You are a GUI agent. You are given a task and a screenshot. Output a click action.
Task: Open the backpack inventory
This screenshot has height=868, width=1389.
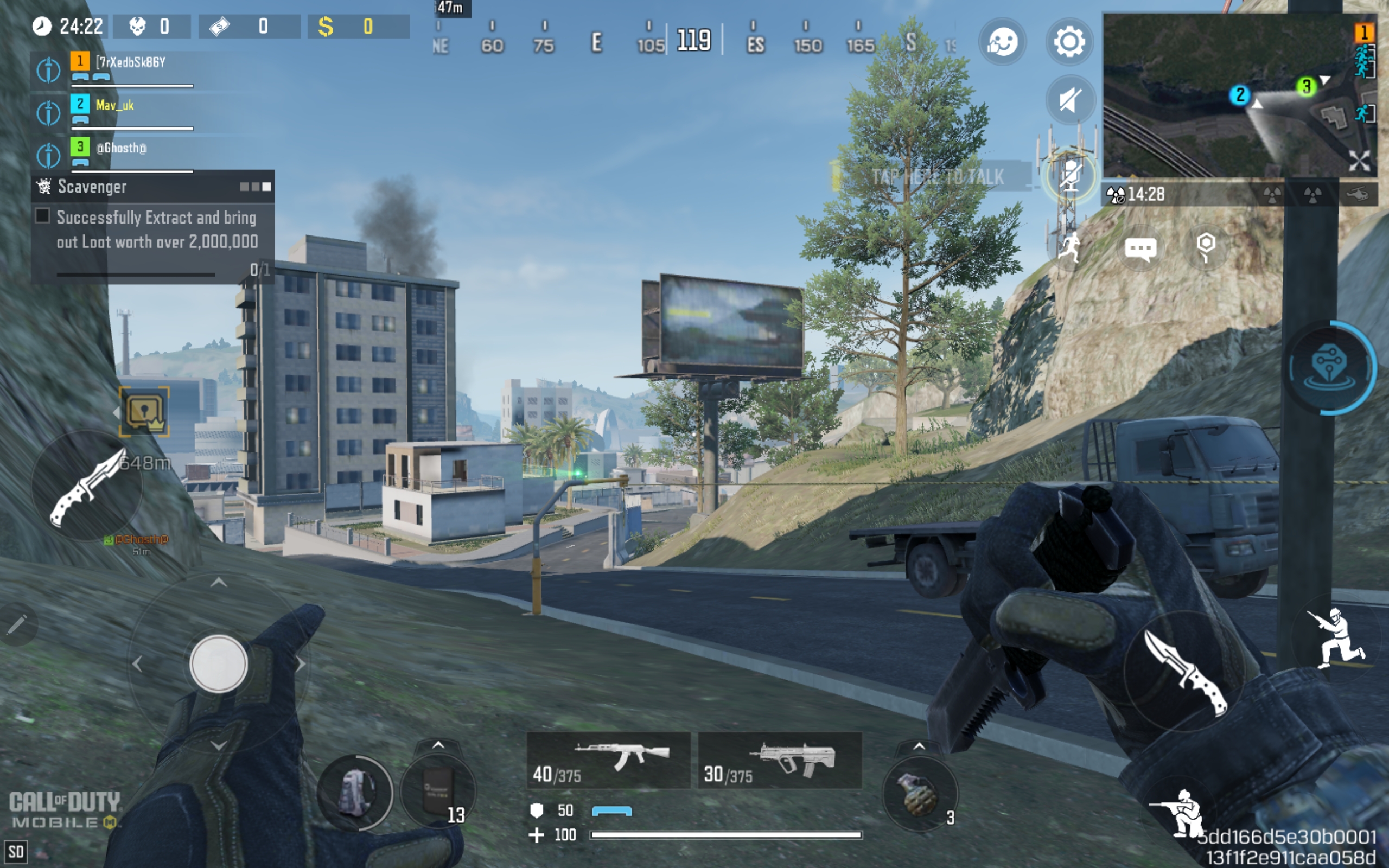356,793
